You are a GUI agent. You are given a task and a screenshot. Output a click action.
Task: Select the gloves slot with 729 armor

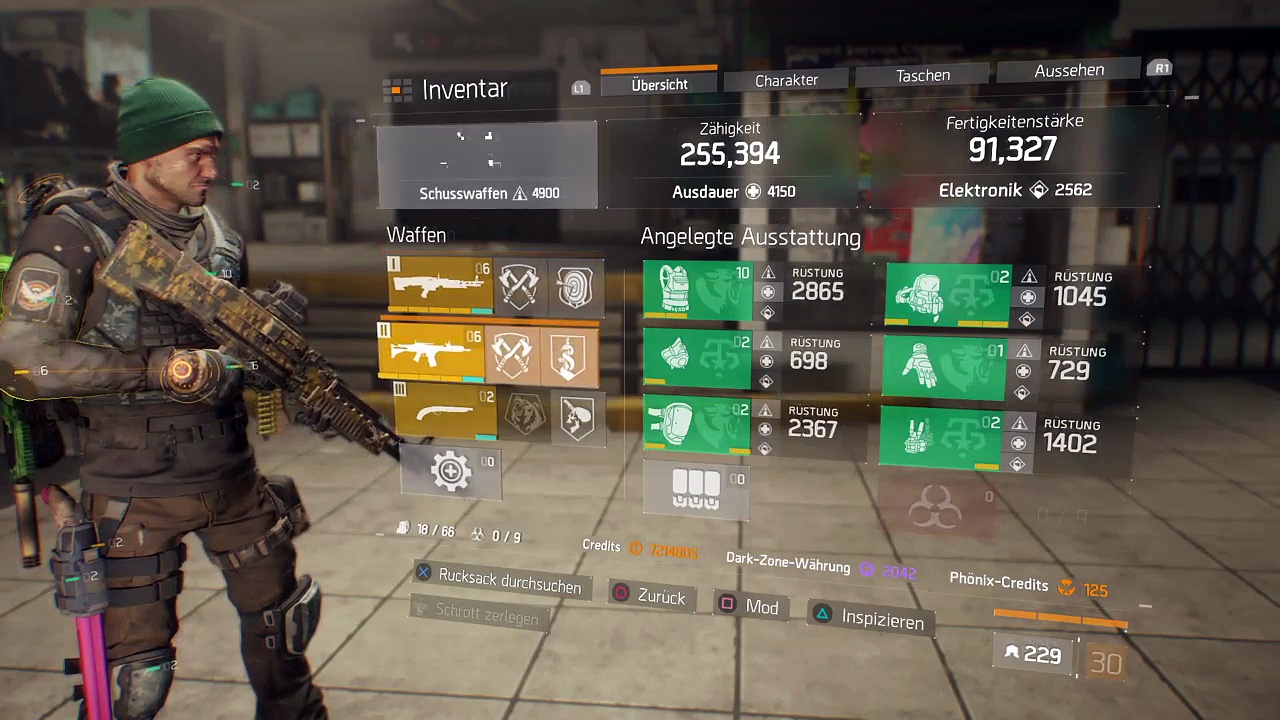(x=945, y=369)
